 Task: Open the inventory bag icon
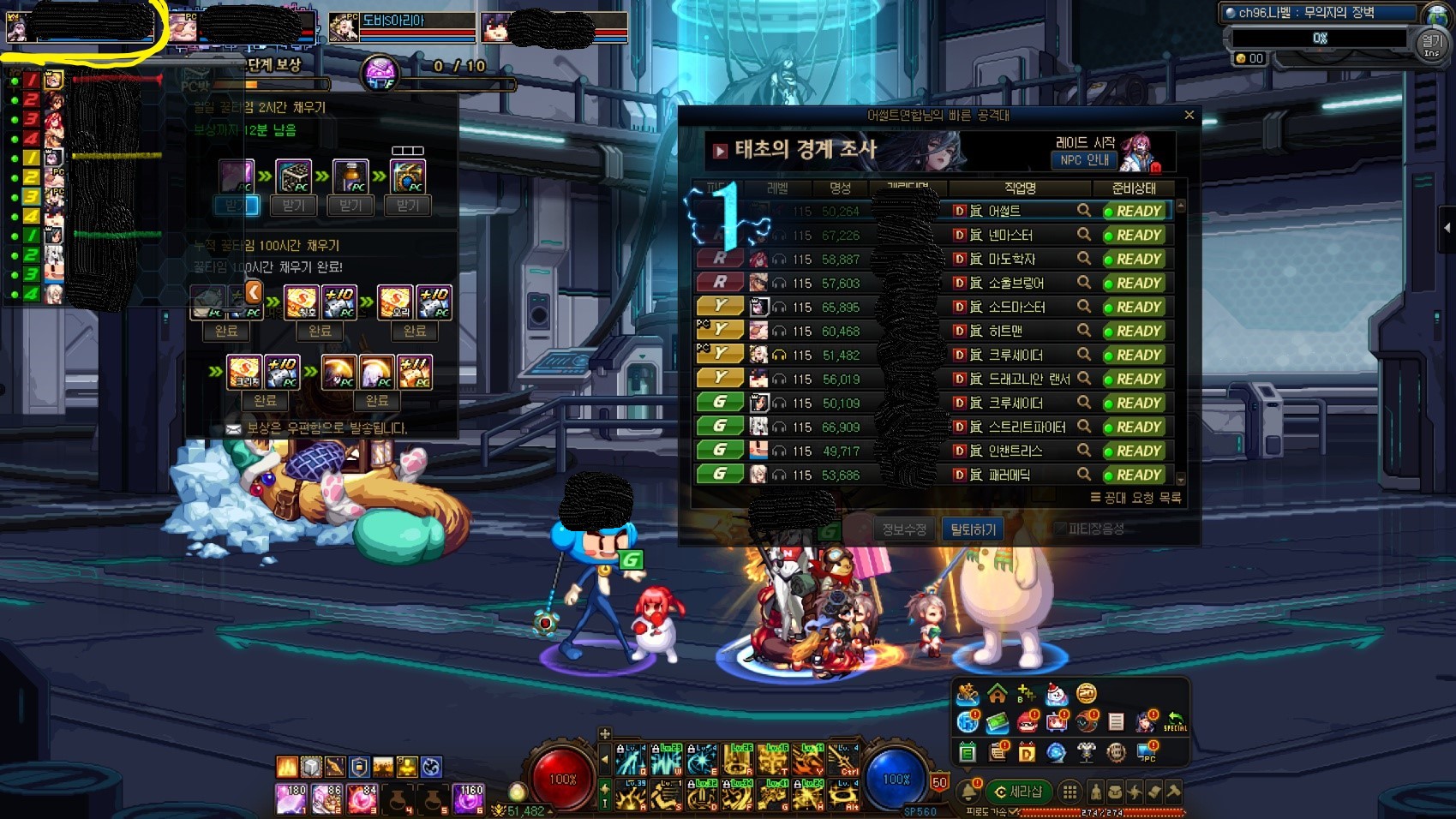click(x=1116, y=792)
